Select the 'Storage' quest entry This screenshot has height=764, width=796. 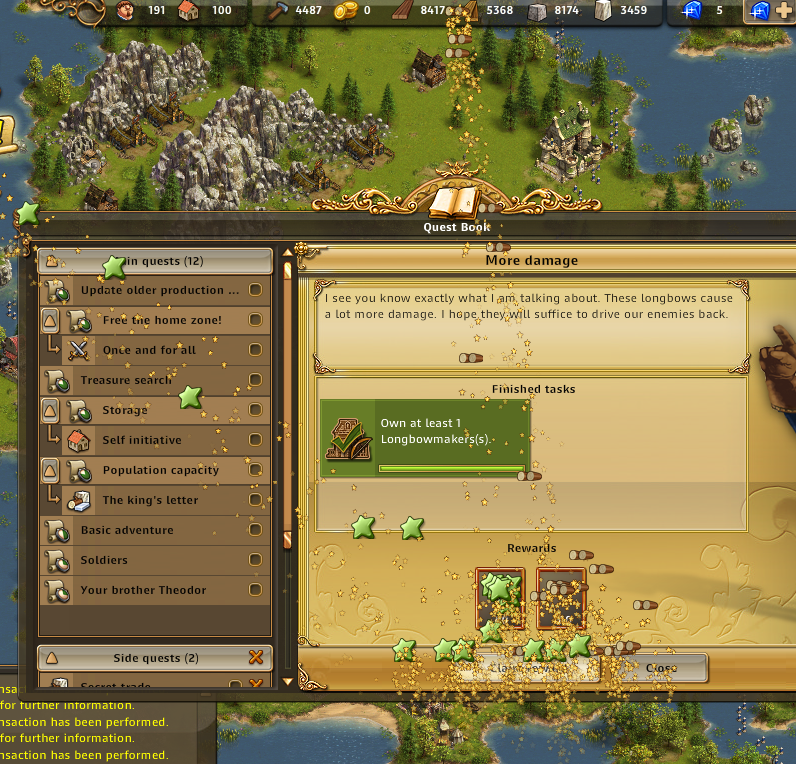pyautogui.click(x=125, y=410)
